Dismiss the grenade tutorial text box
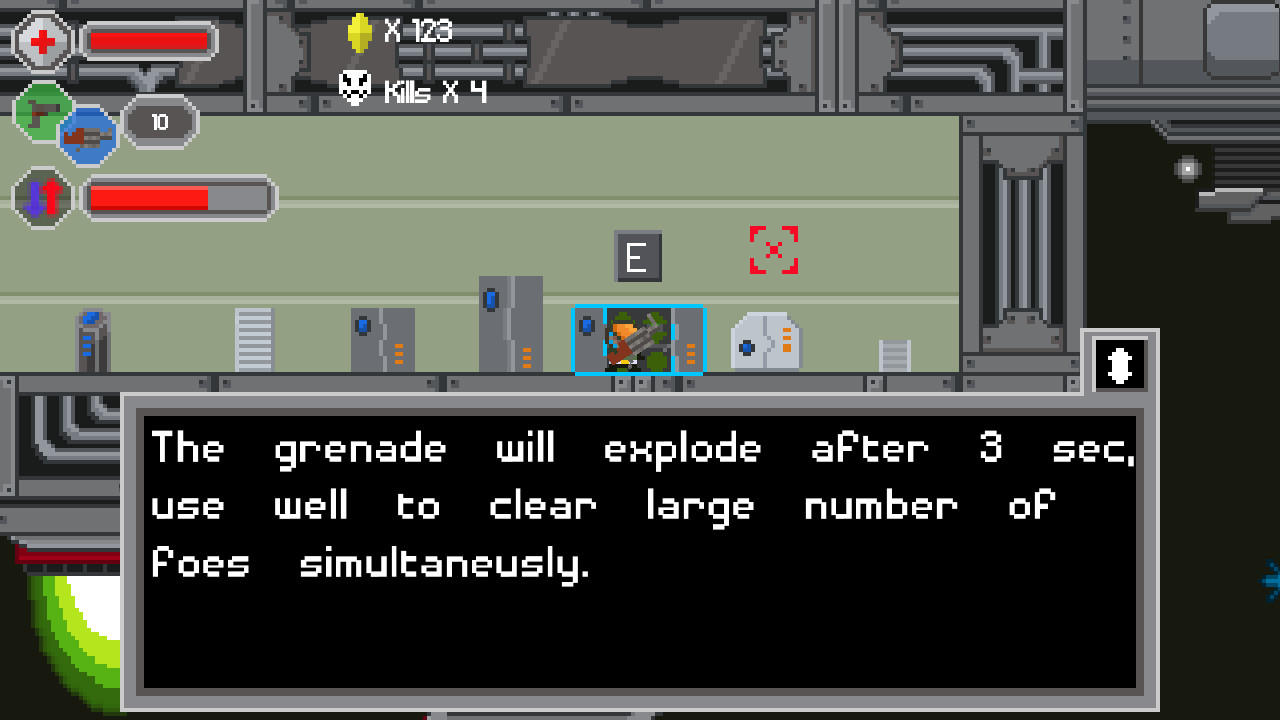Screen dimensions: 1280x720 (x=640, y=550)
